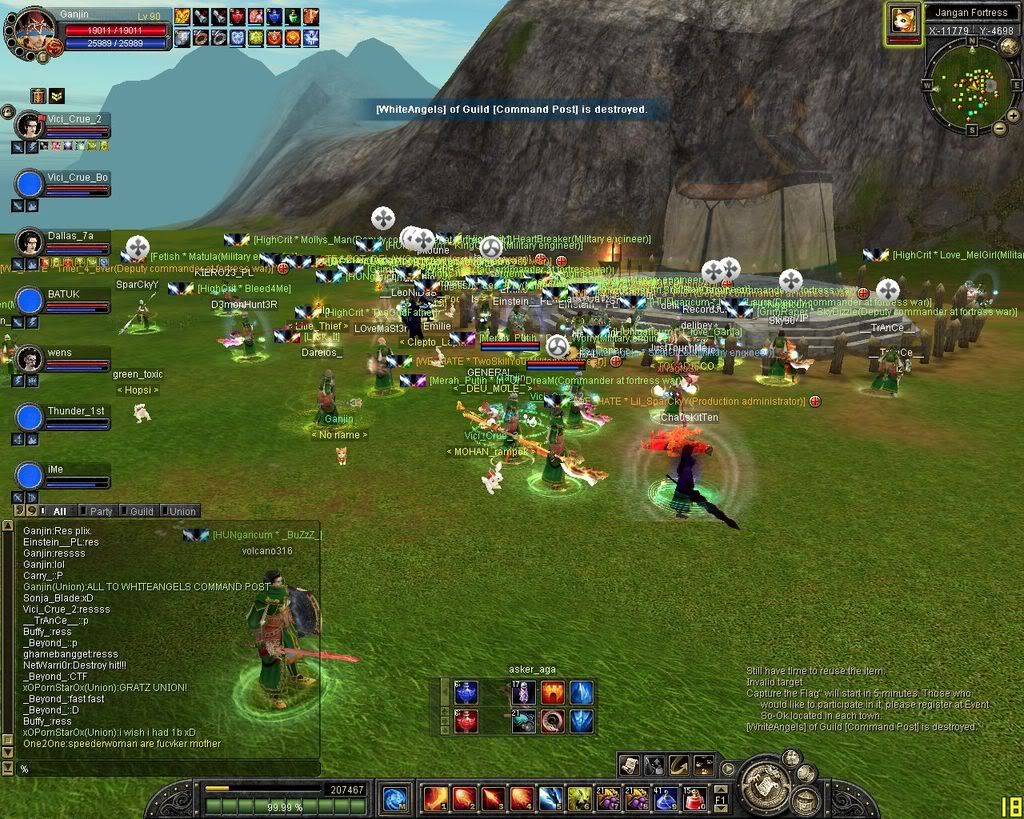Open the Guild chat tab
The height and width of the screenshot is (819, 1024).
[x=142, y=511]
